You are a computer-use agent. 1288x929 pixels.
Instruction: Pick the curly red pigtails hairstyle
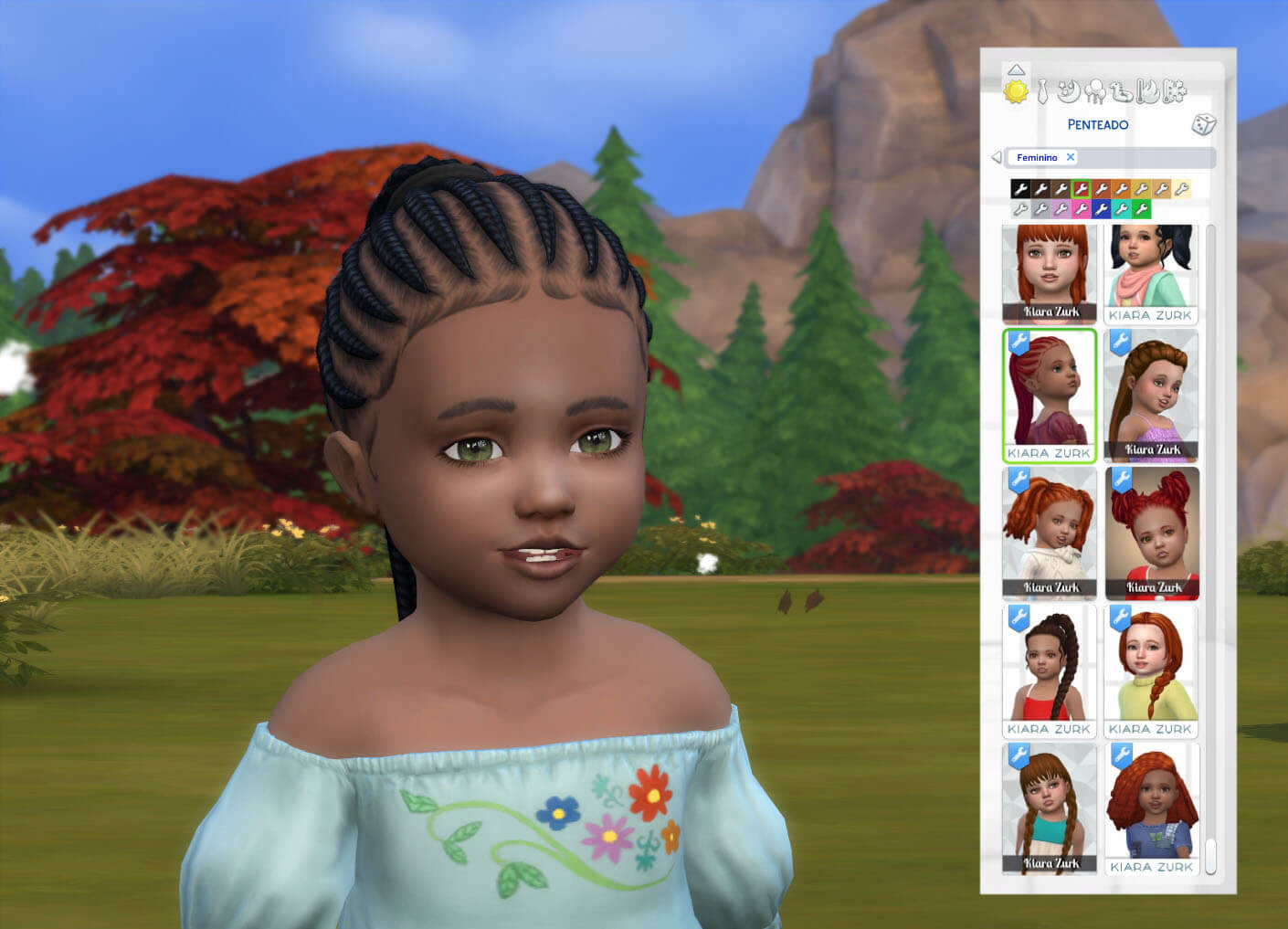pos(1049,532)
